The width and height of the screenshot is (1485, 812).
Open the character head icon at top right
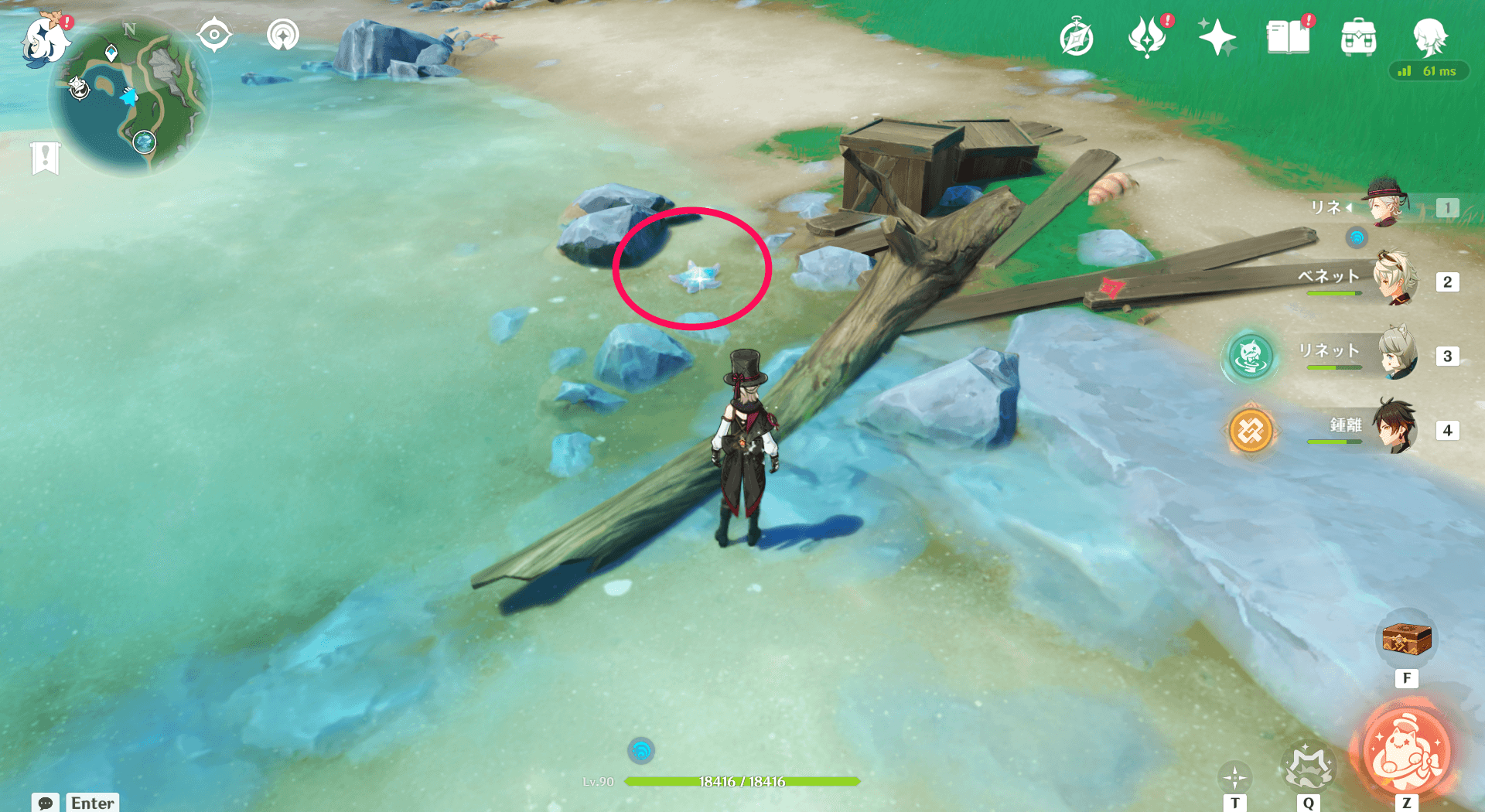point(1429,36)
